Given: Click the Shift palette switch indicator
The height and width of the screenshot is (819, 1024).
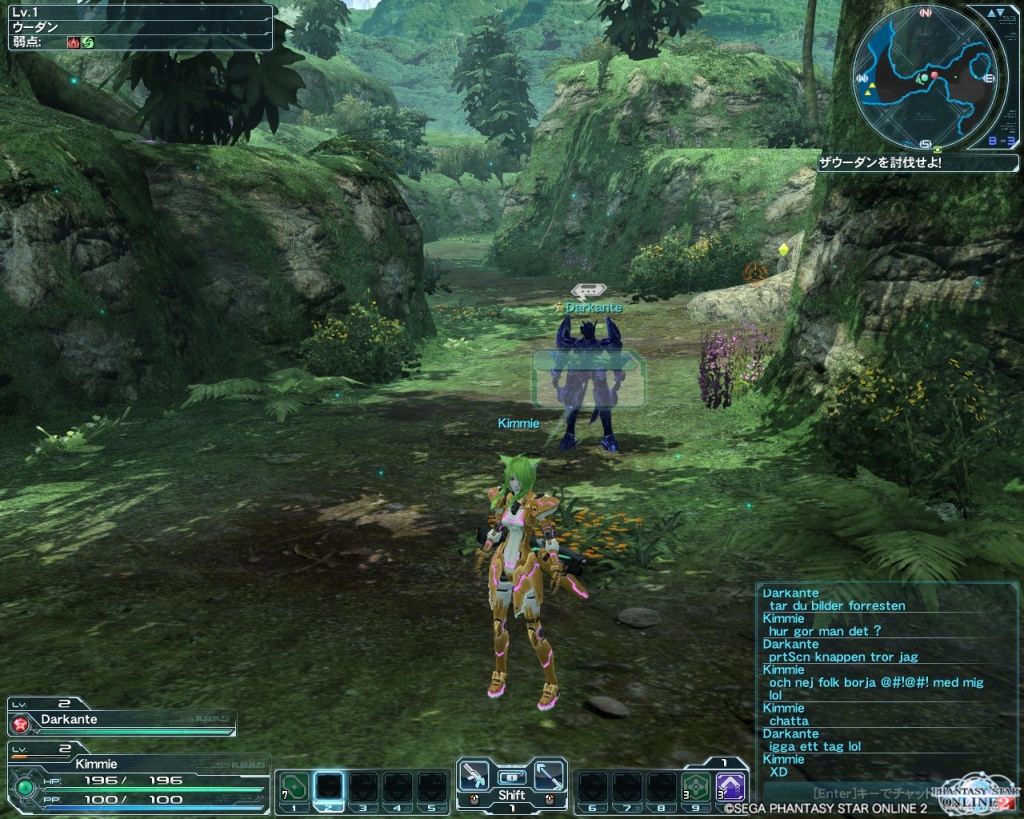Looking at the screenshot, I should click(x=512, y=796).
